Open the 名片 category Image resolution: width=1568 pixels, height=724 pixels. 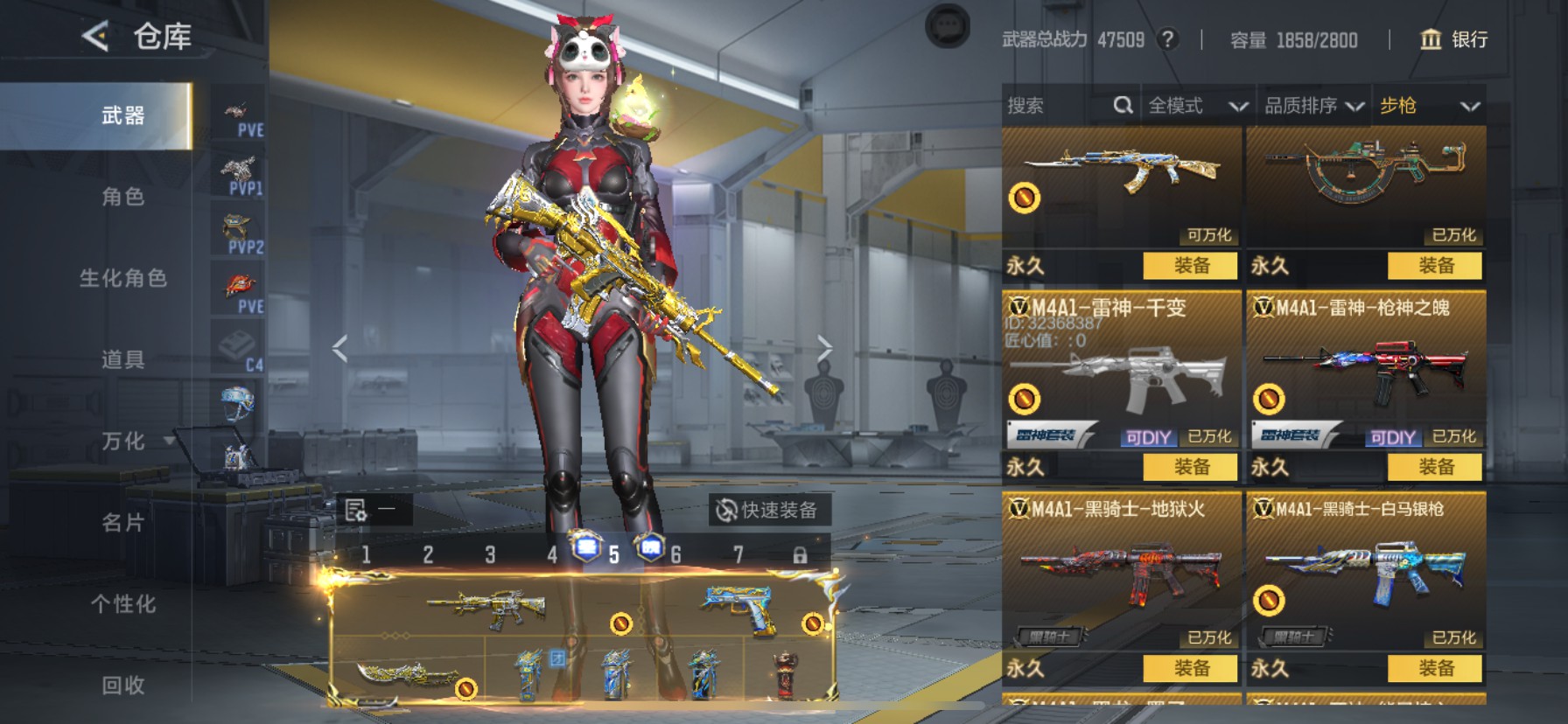(x=122, y=522)
